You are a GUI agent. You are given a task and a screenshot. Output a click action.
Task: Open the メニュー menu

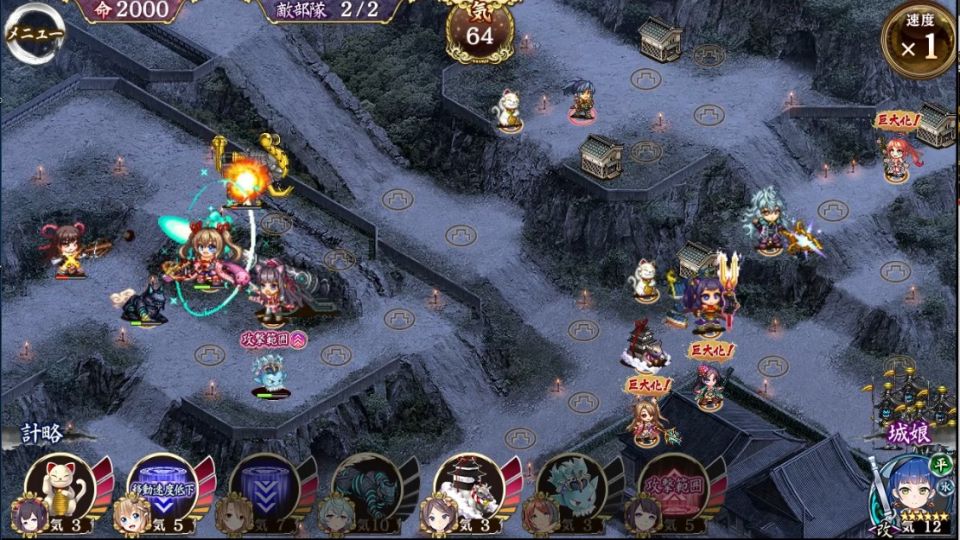coord(34,33)
